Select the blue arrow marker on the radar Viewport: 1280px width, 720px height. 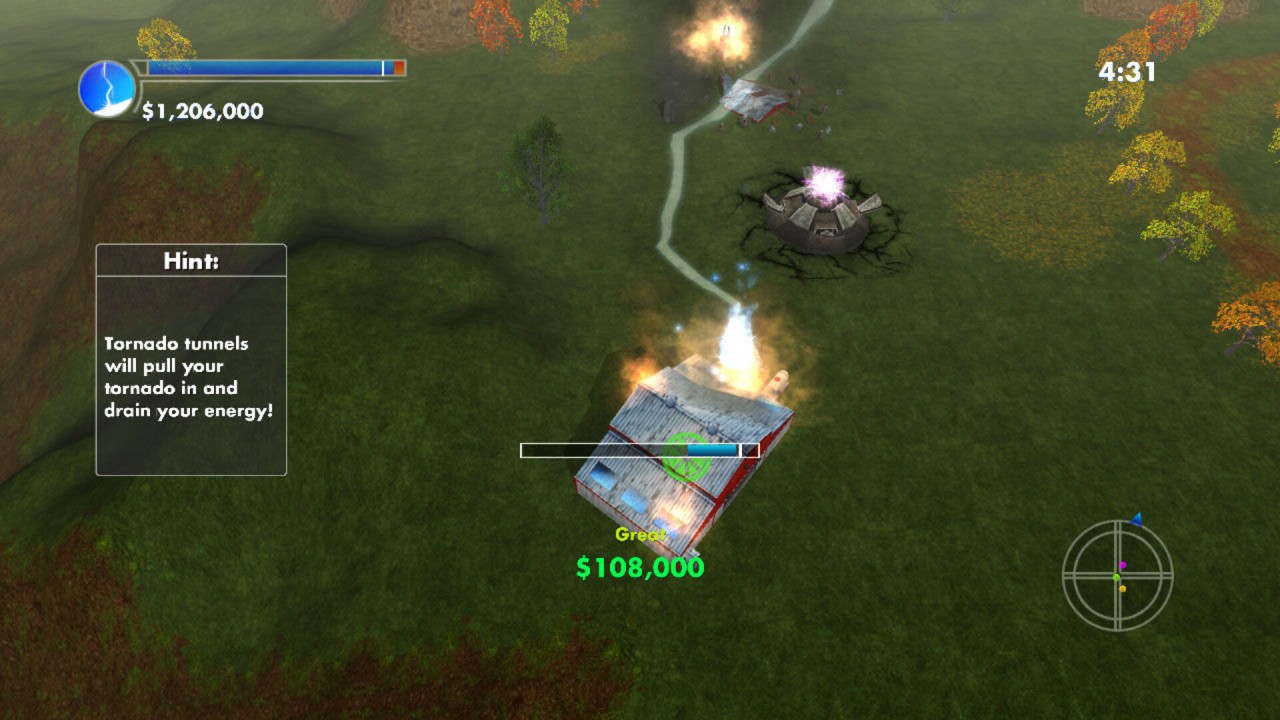[1136, 519]
